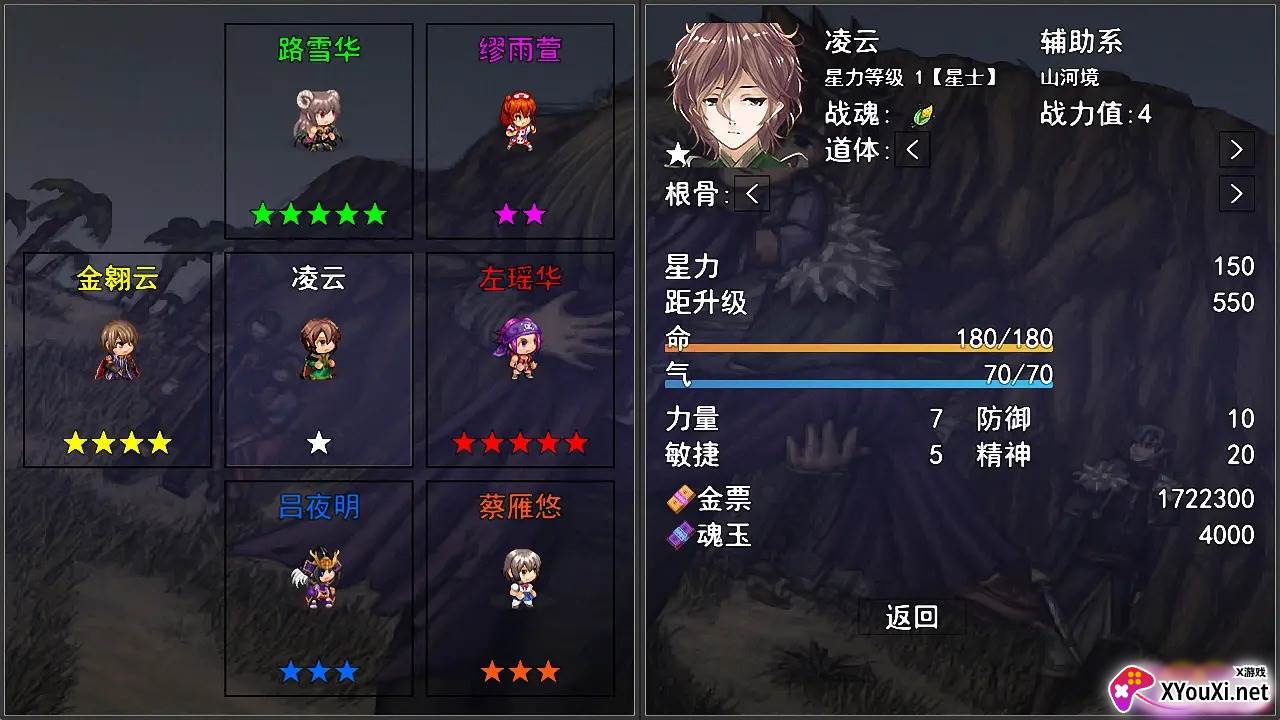
Task: Click the right arrow for 根骨 on far right
Action: tap(1236, 193)
